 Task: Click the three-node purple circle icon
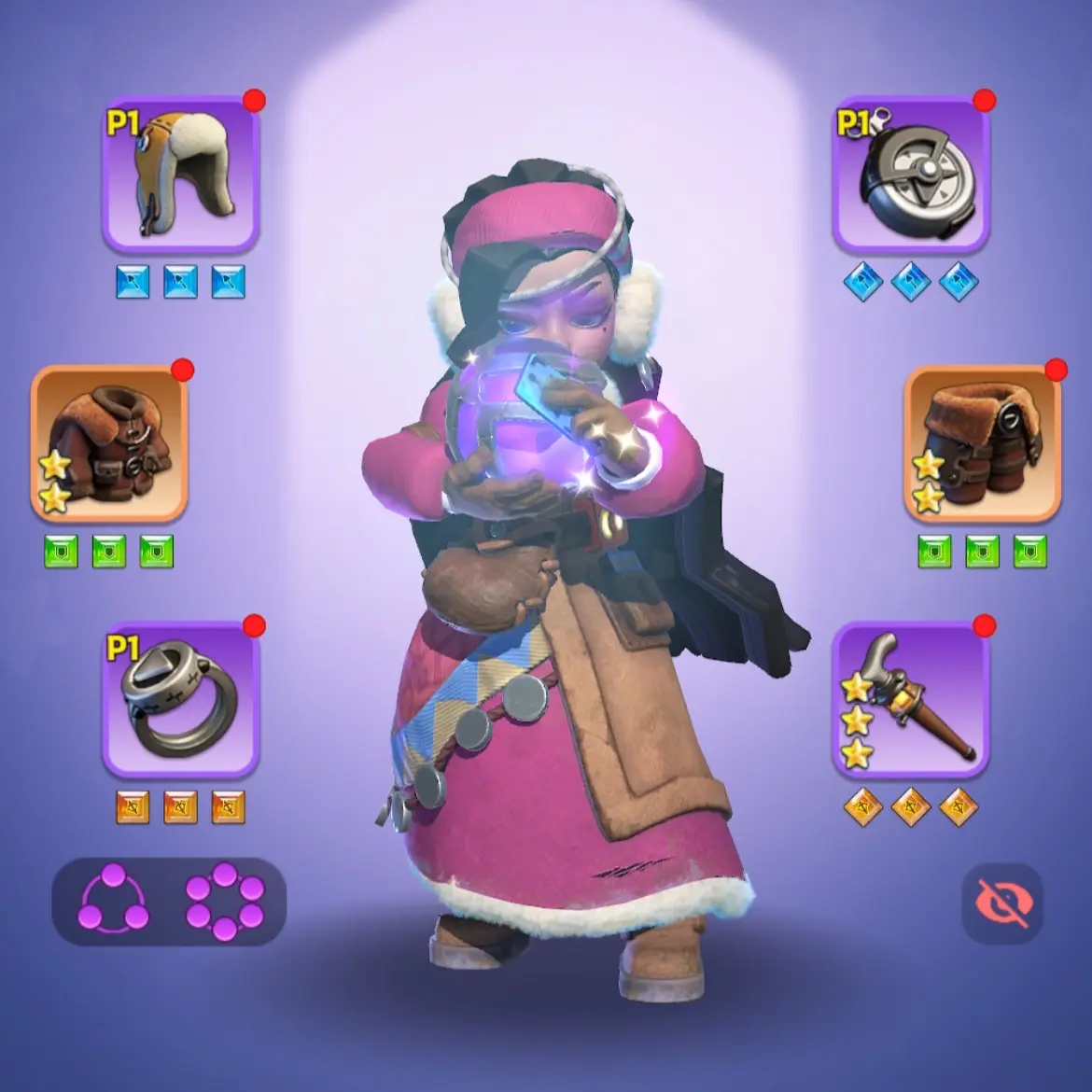point(114,902)
